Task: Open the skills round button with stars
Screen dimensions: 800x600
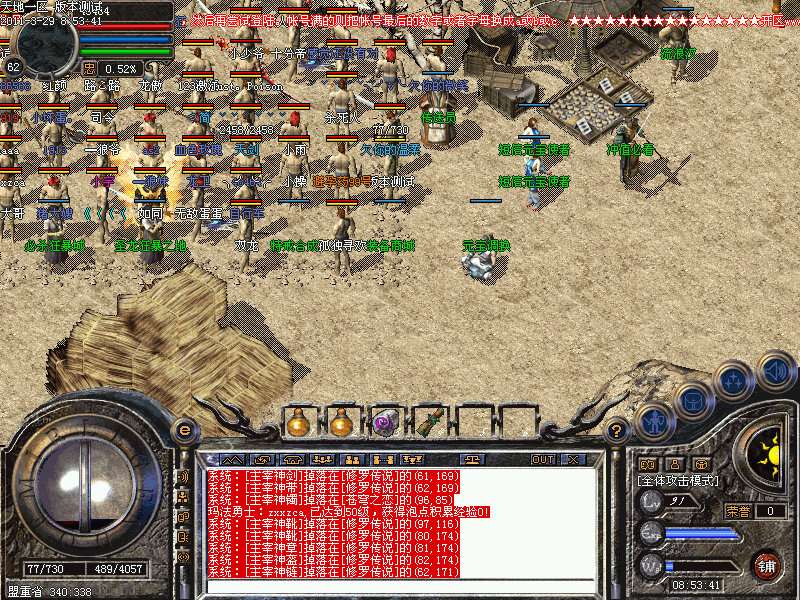Action: click(734, 381)
